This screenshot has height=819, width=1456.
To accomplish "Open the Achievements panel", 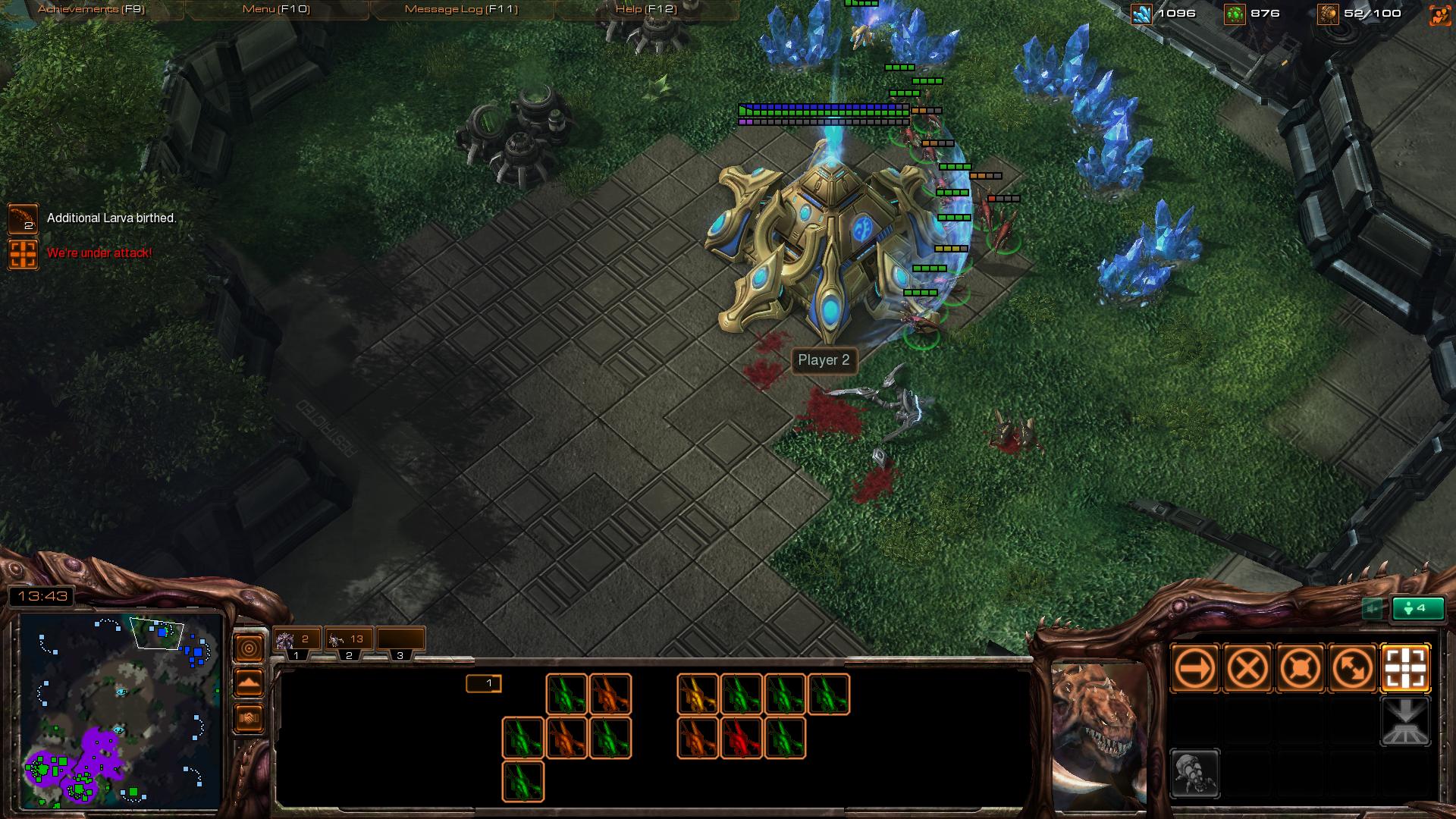I will 91,9.
